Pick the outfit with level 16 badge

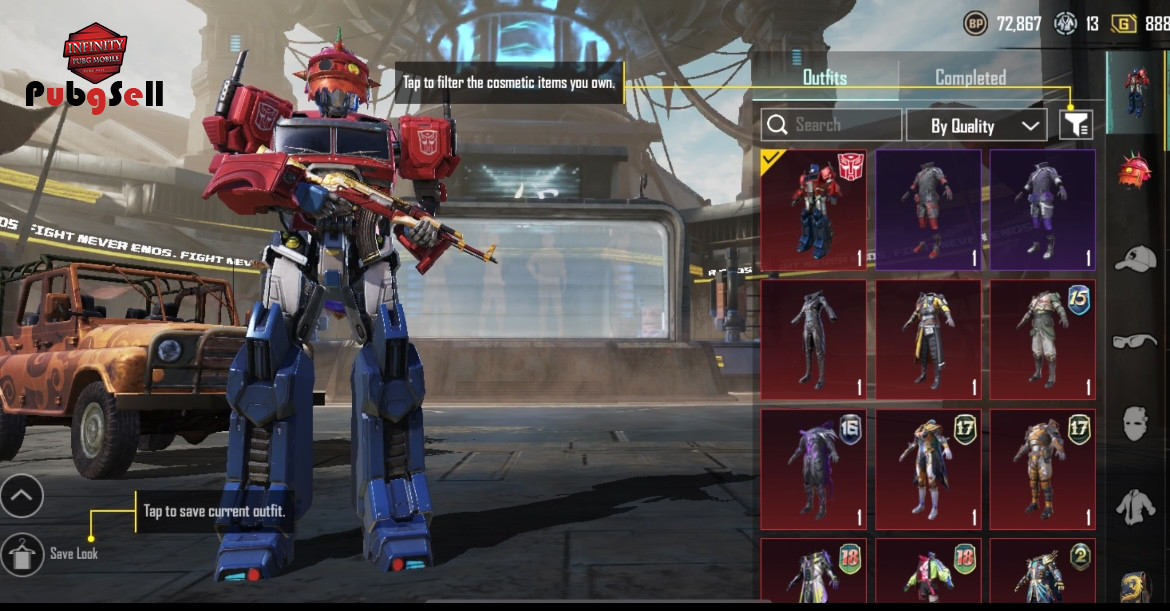[814, 469]
